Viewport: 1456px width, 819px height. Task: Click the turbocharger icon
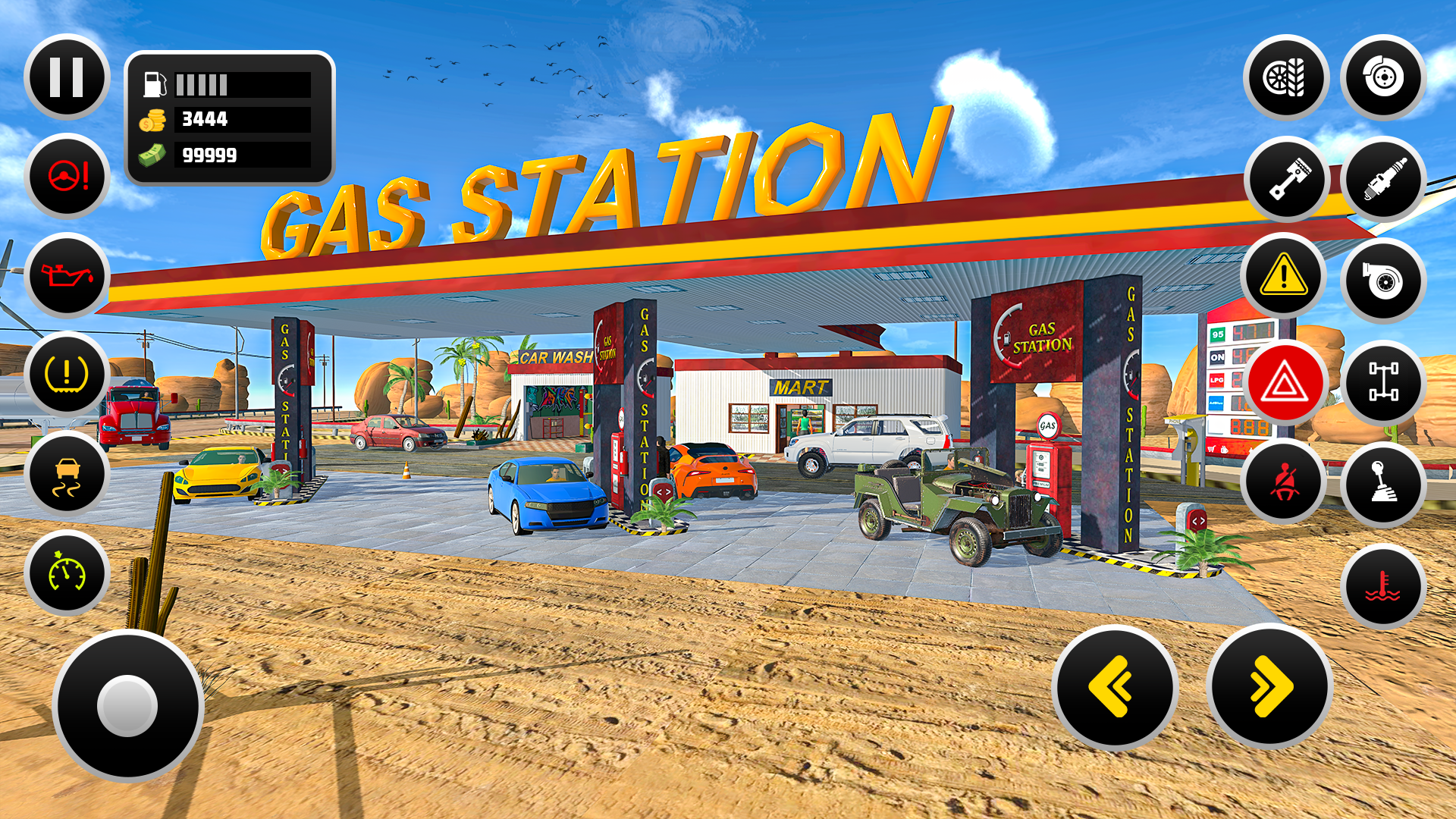tap(1385, 281)
